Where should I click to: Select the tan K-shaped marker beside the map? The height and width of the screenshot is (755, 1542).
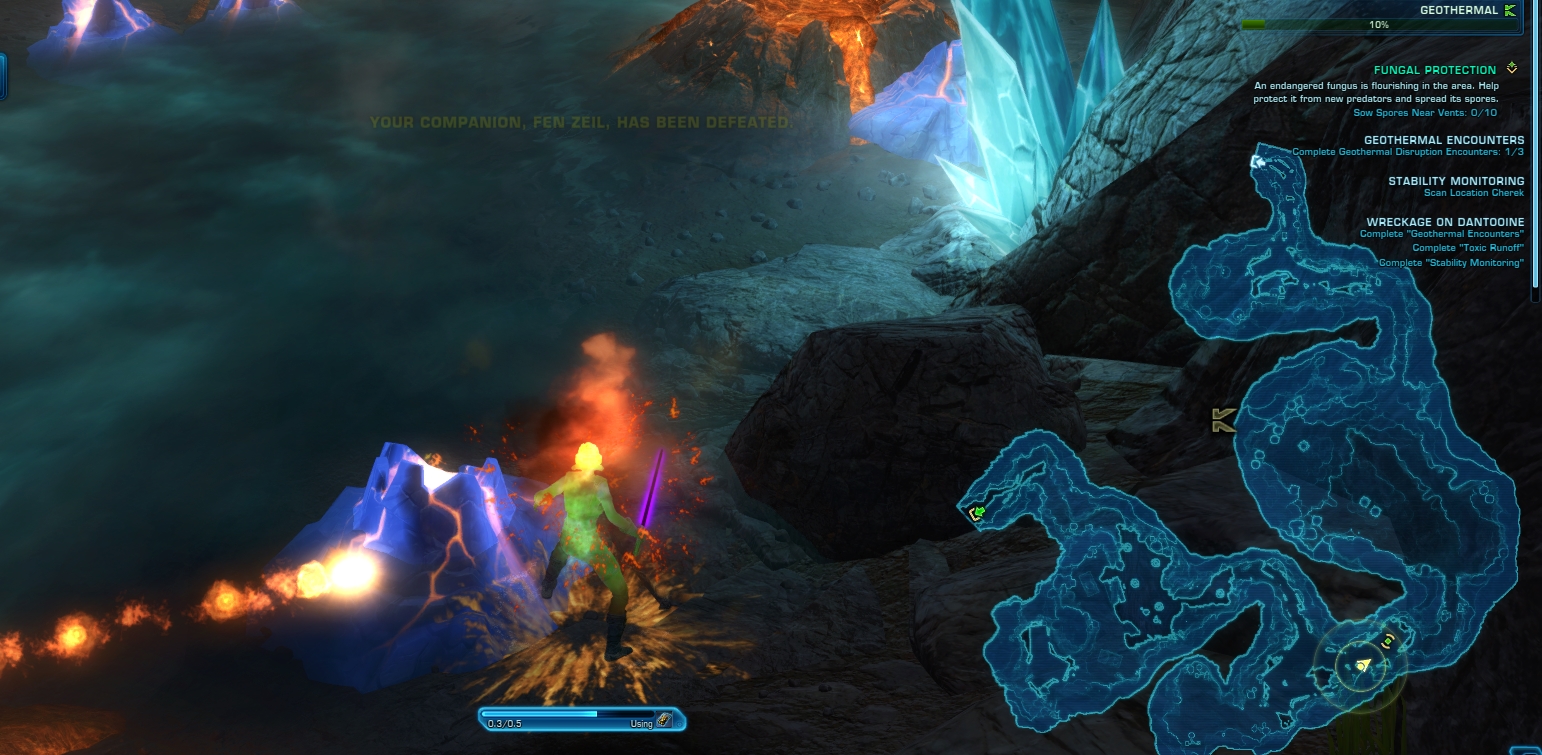1222,421
